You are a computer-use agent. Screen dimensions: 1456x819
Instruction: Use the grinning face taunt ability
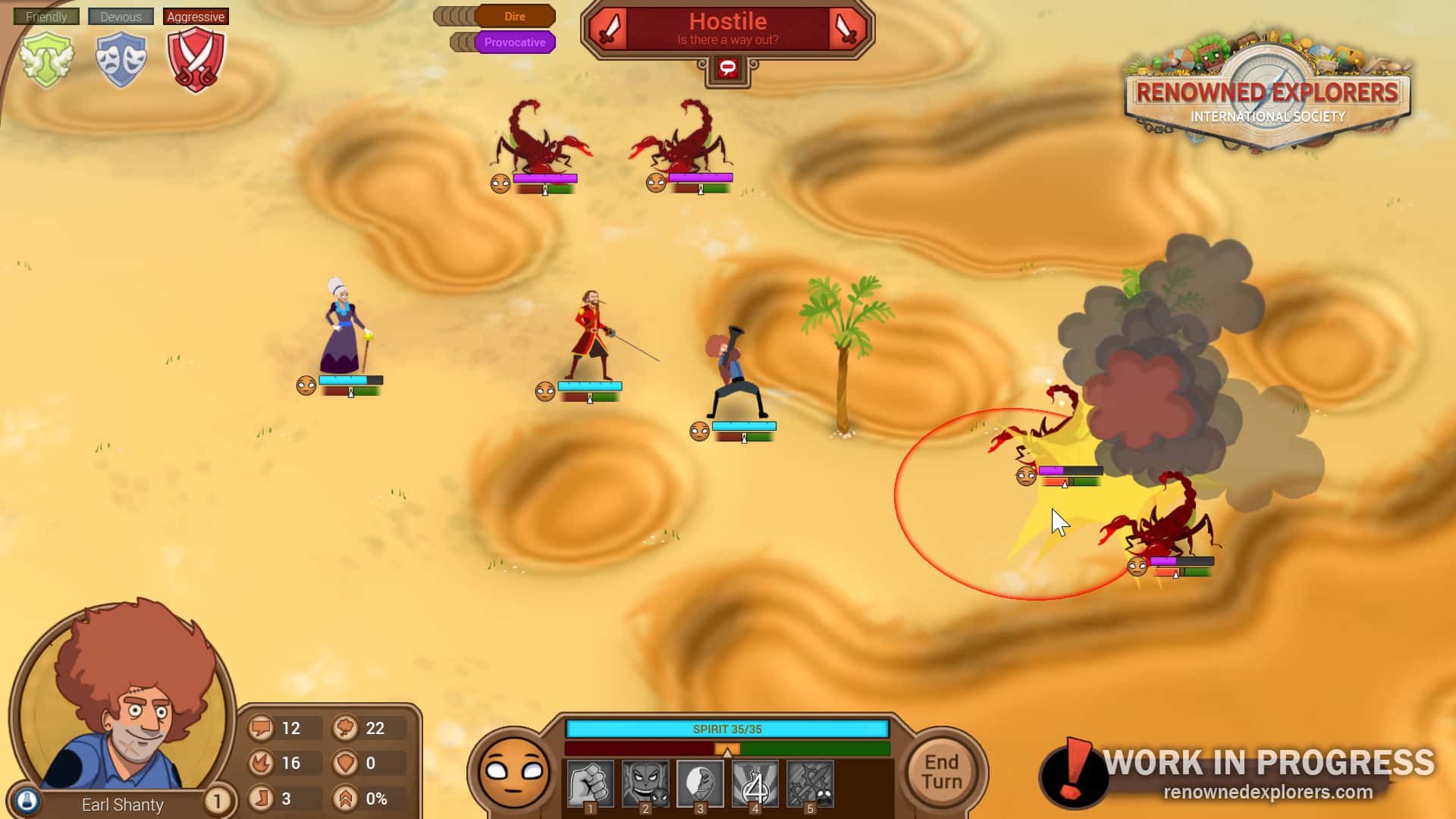645,784
